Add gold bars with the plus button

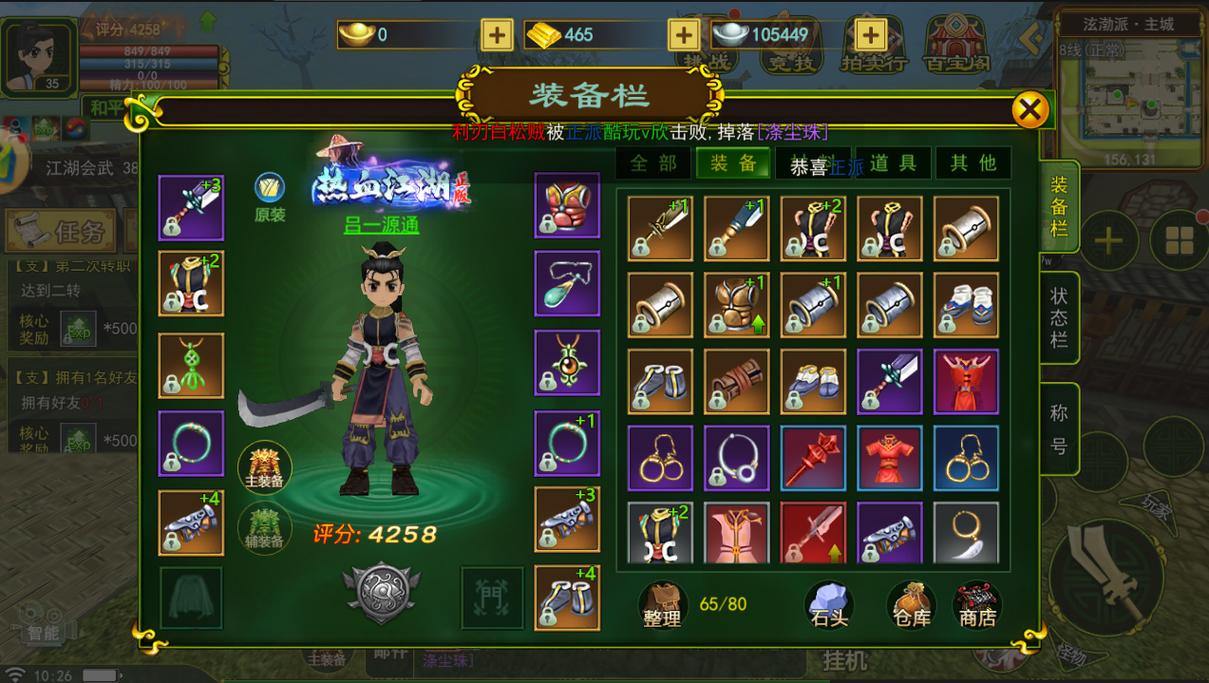683,35
